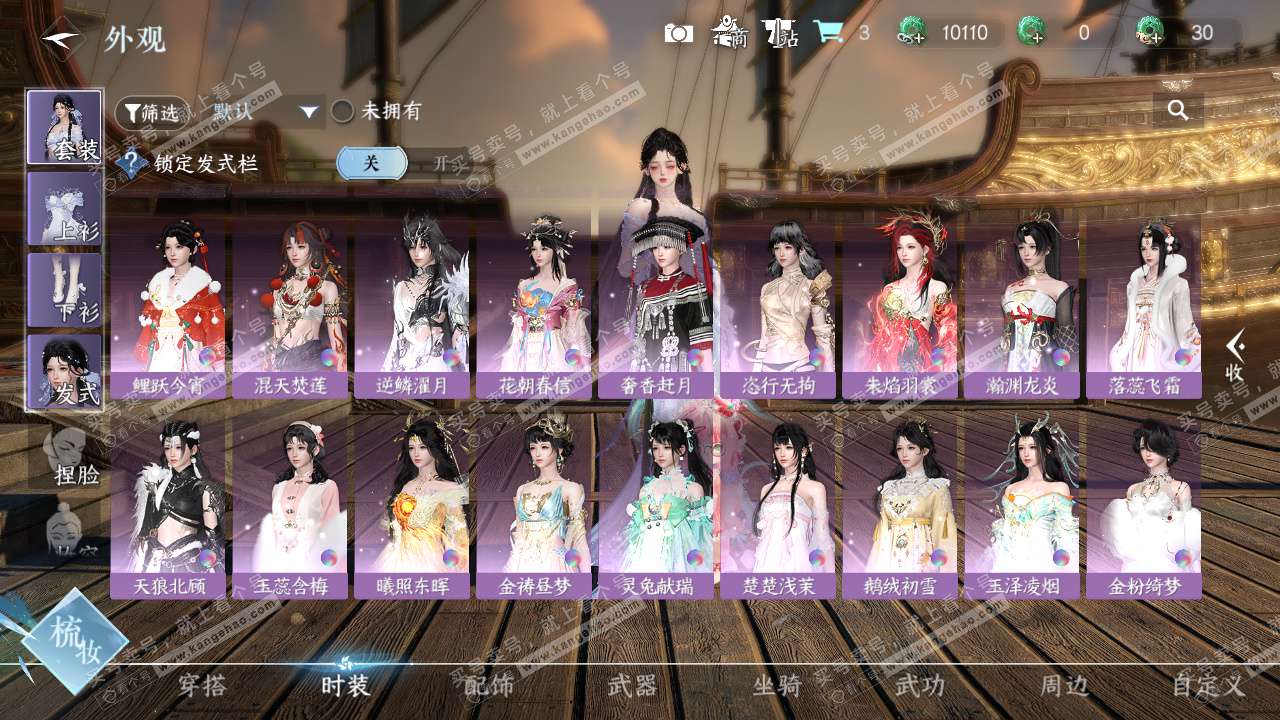Open the camera photo mode
Image resolution: width=1280 pixels, height=720 pixels.
(x=679, y=33)
